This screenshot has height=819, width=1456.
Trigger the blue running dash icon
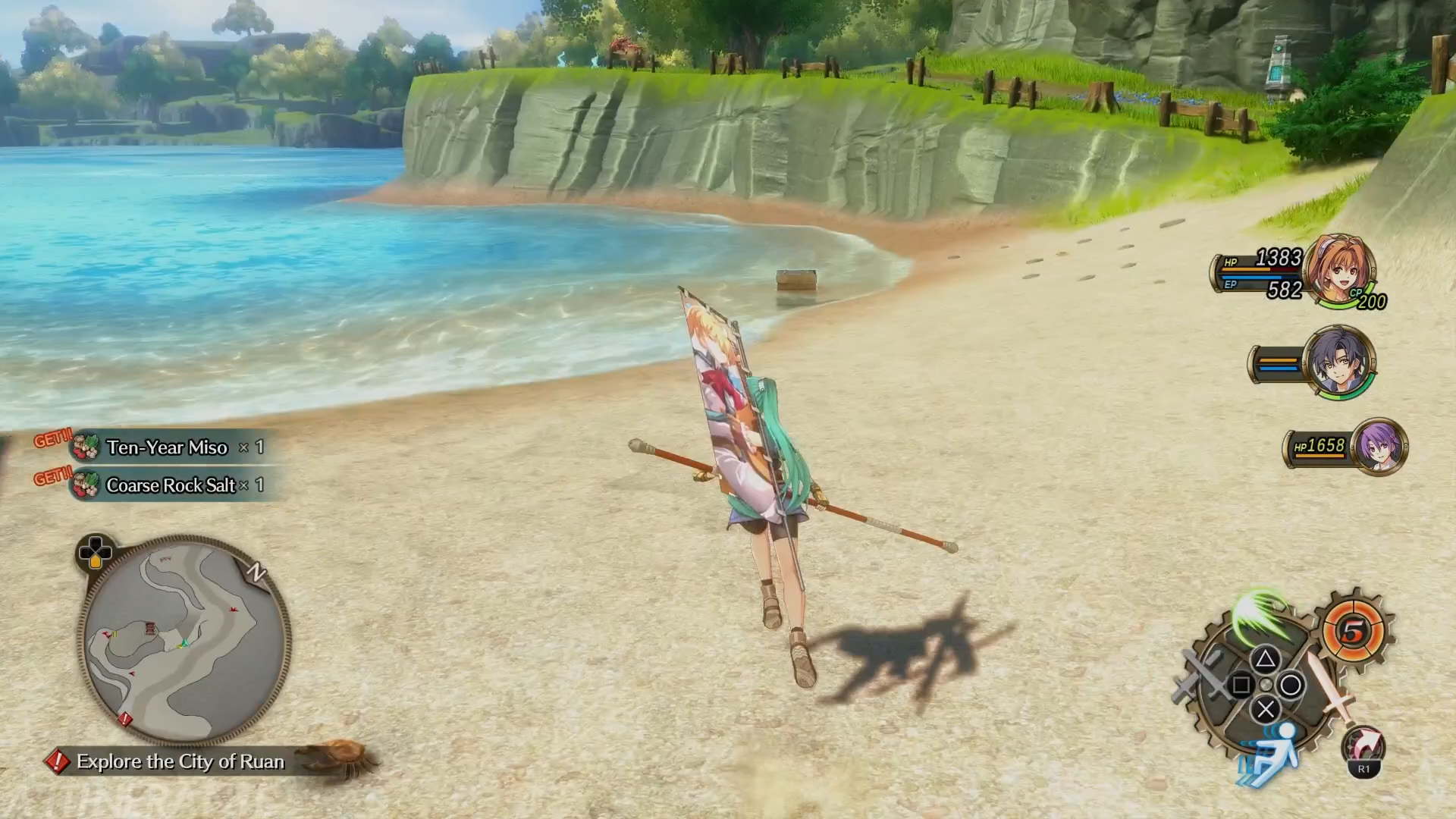tap(1272, 752)
